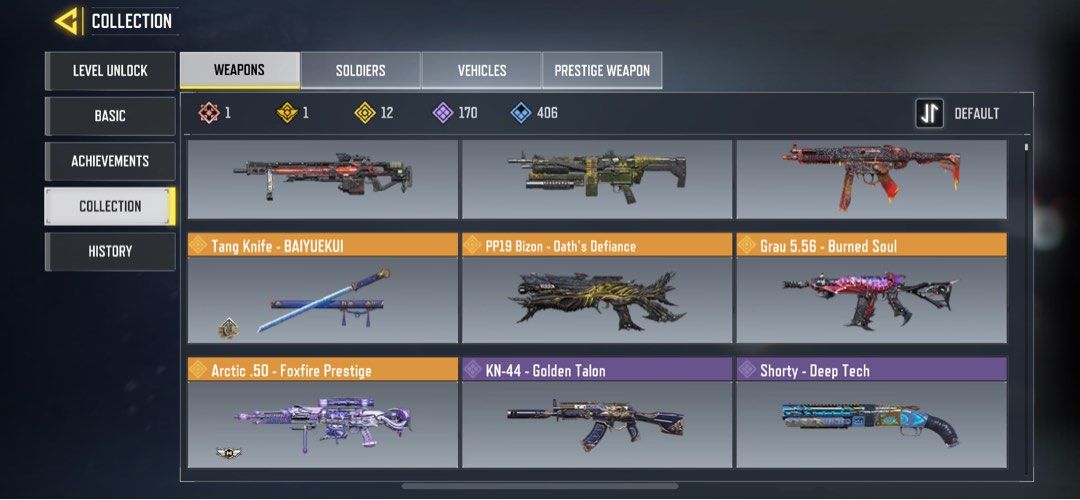Select the Weapons tab
Image resolution: width=1080 pixels, height=500 pixels.
pyautogui.click(x=239, y=71)
